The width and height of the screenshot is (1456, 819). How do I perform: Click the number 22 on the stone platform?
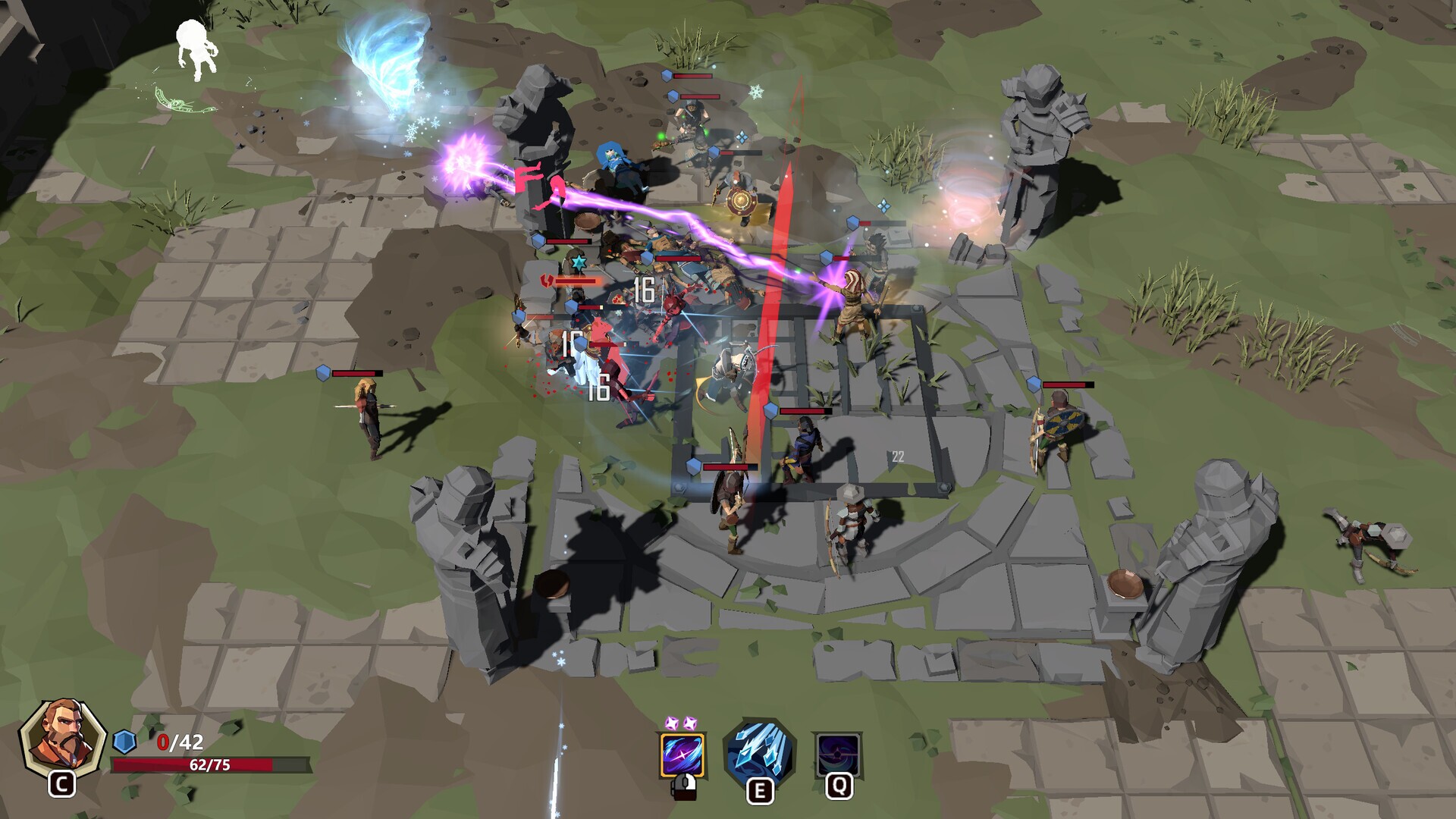(x=899, y=457)
